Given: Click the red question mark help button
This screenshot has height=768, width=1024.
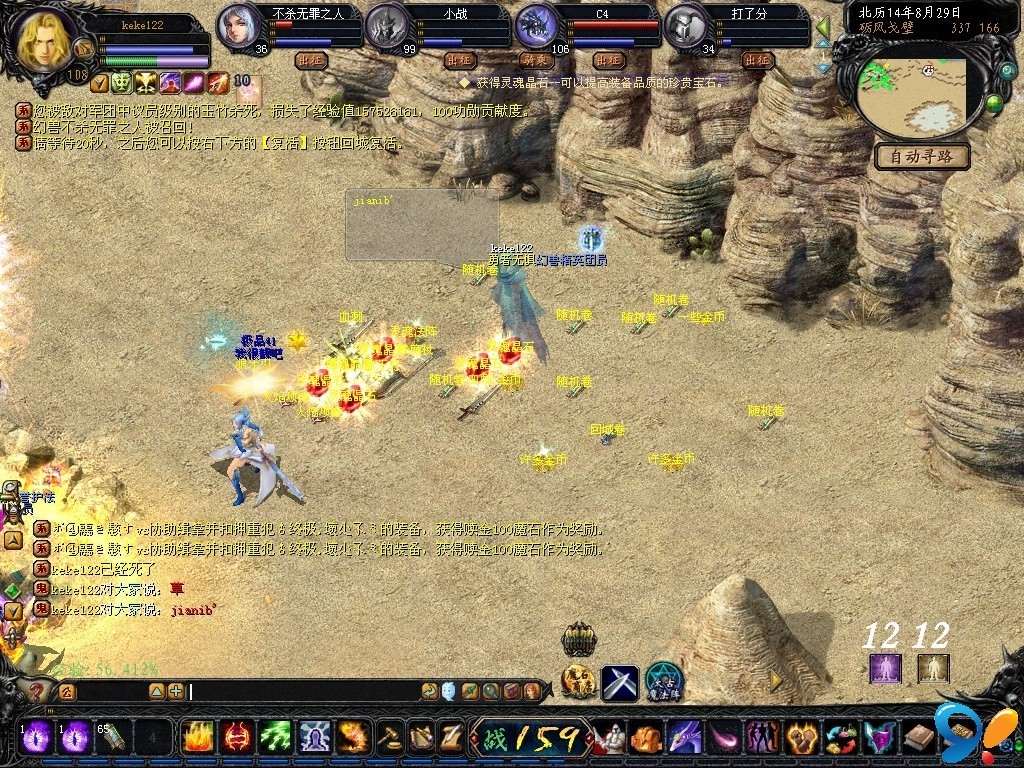Looking at the screenshot, I should 38,691.
